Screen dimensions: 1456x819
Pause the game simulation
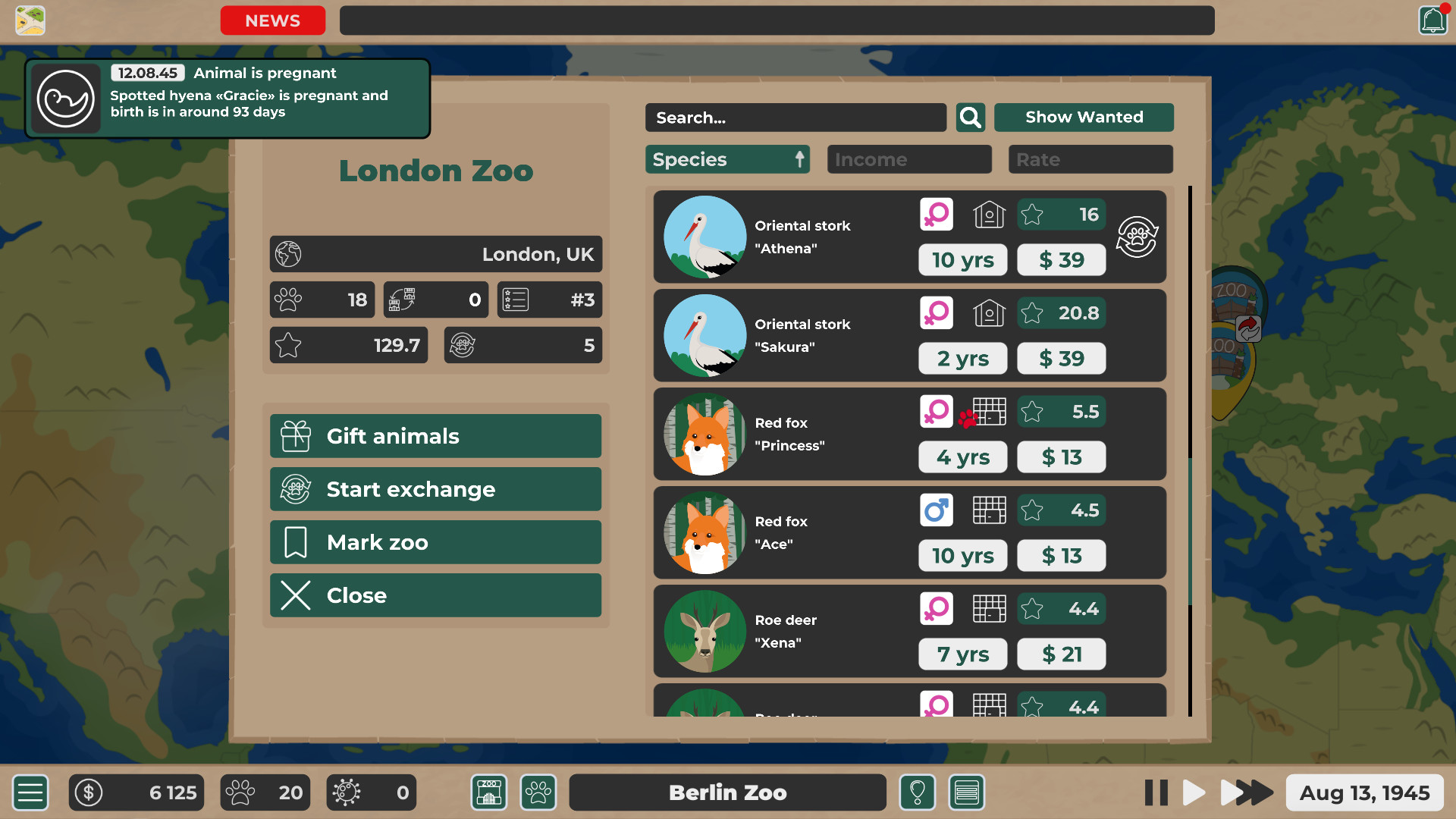pos(1156,792)
